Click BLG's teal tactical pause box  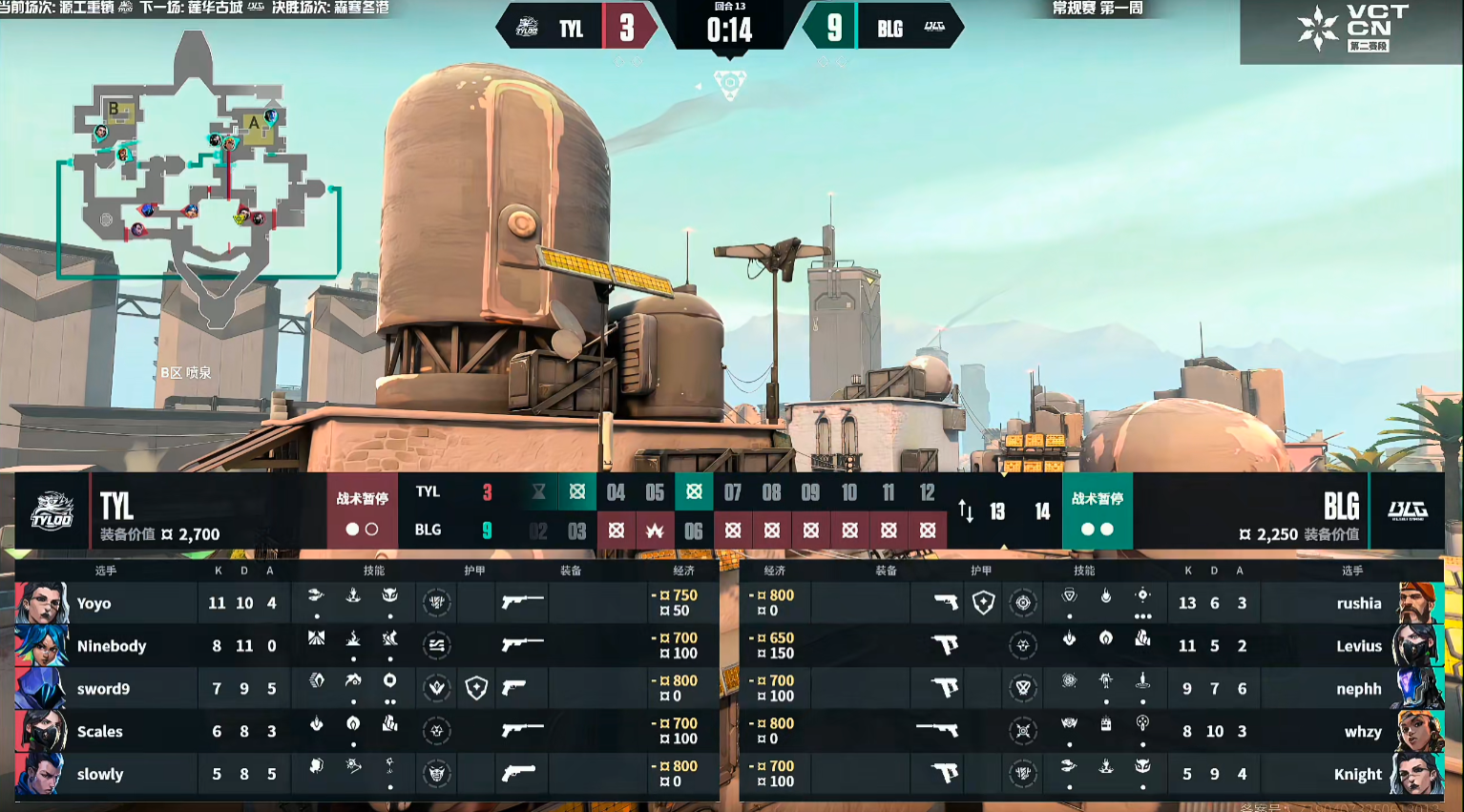pyautogui.click(x=1098, y=511)
